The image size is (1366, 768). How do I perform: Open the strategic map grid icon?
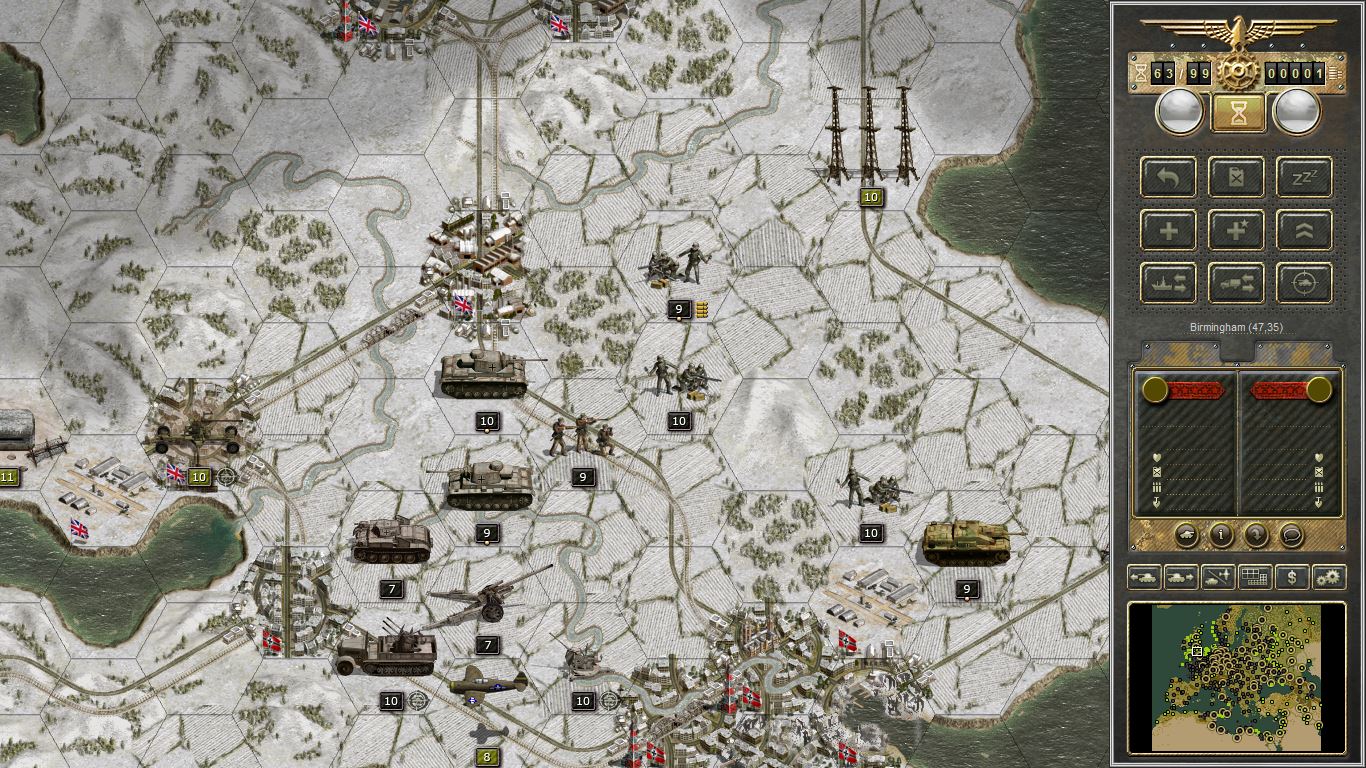coord(1254,577)
